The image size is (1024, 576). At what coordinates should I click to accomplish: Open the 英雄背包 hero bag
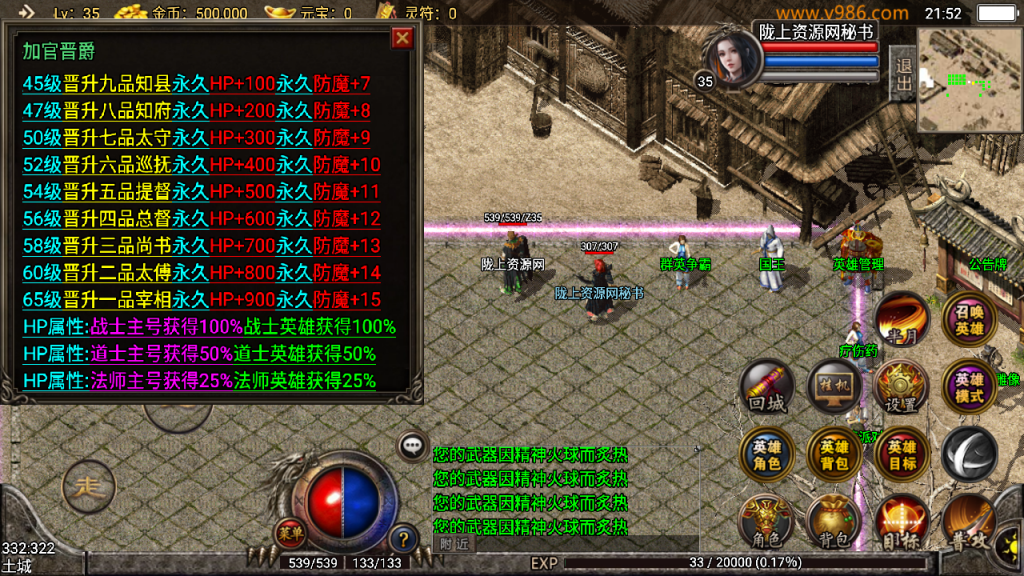834,455
